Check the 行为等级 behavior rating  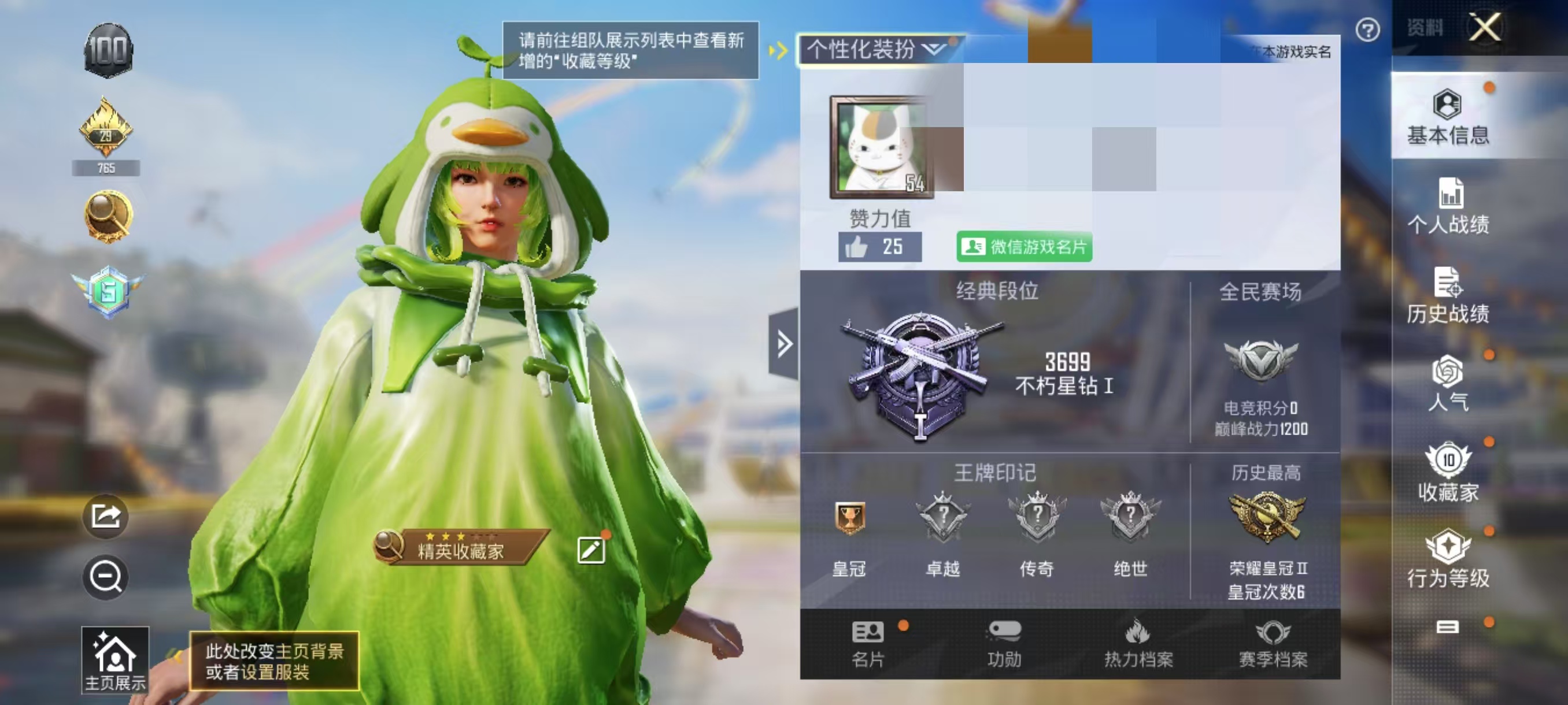coord(1449,556)
